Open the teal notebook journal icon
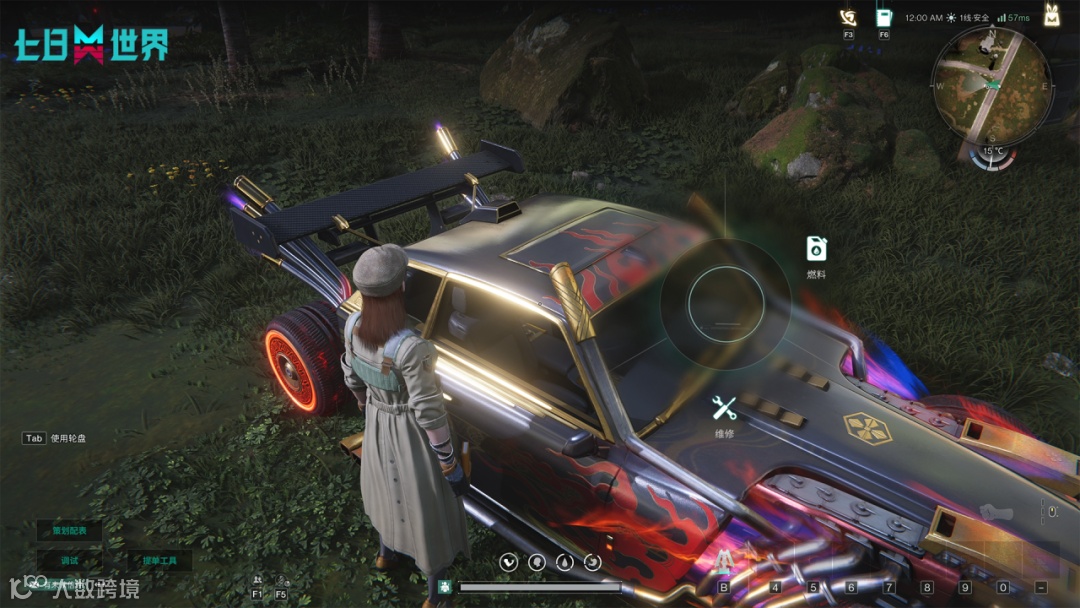Image resolution: width=1080 pixels, height=608 pixels. coord(884,17)
